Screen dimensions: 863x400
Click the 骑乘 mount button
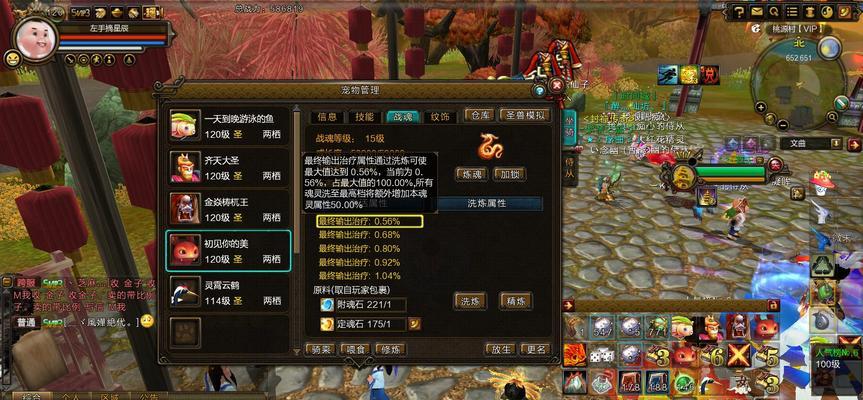320,349
